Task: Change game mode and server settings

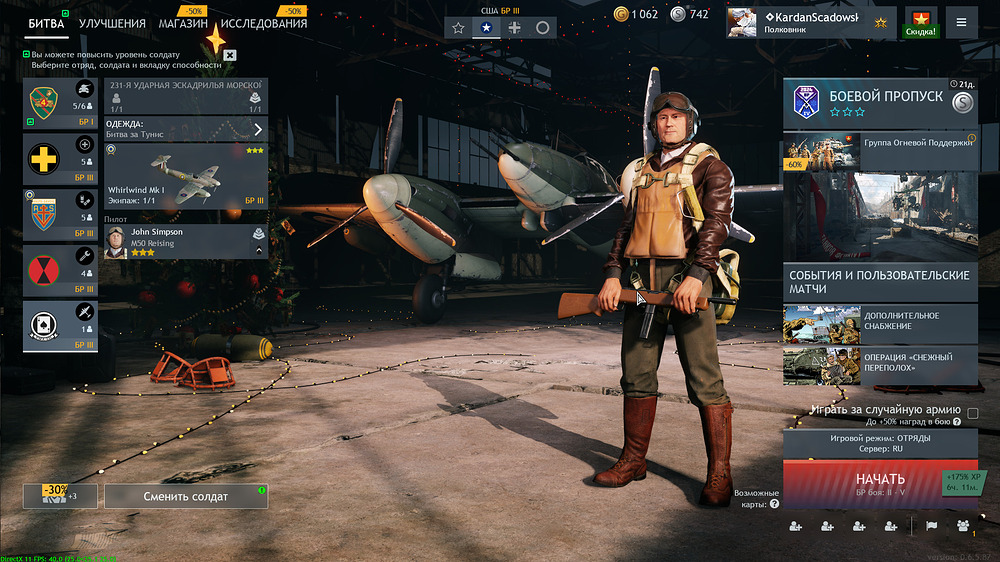Action: 880,444
